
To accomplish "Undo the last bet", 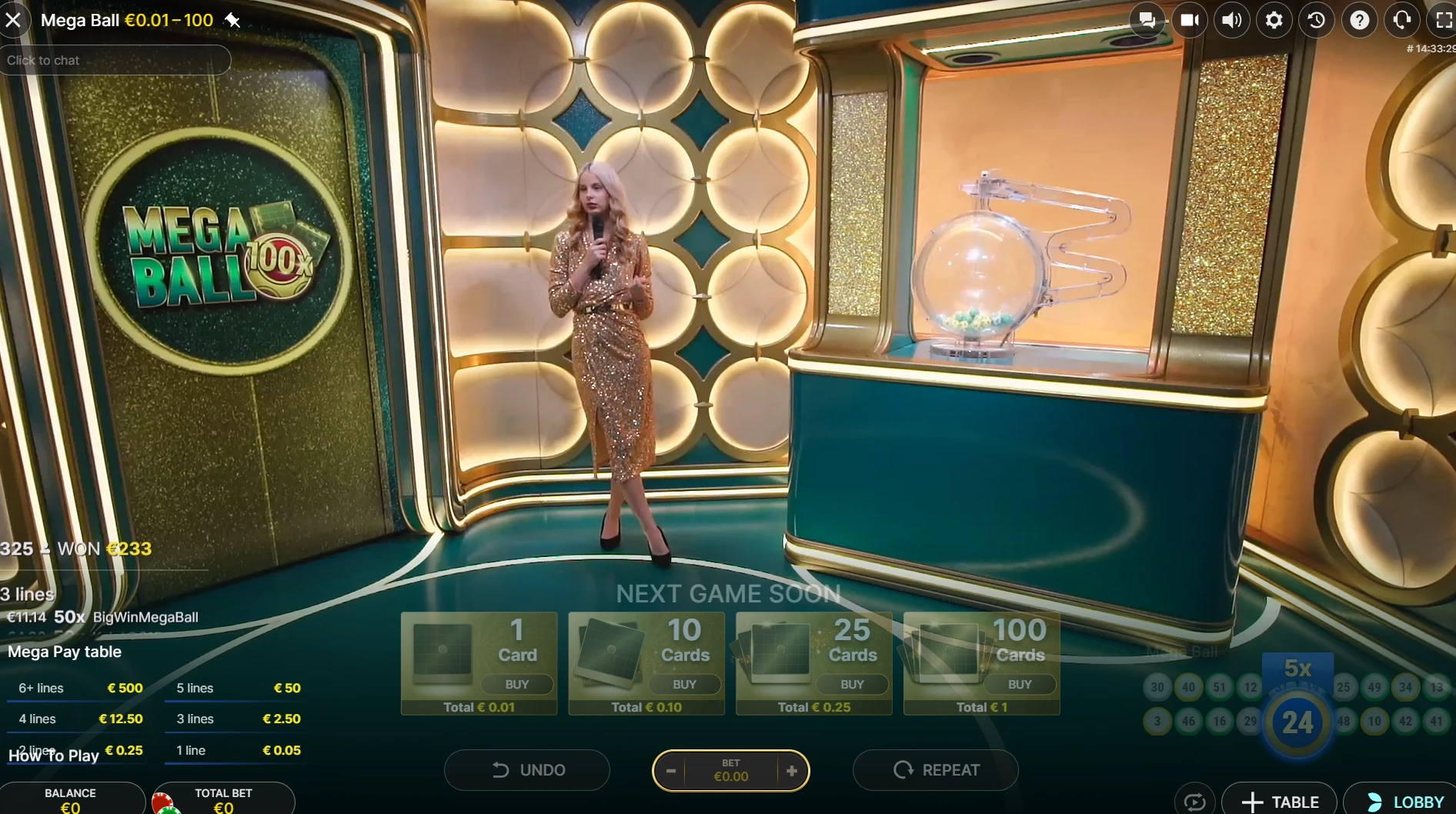I will 527,770.
